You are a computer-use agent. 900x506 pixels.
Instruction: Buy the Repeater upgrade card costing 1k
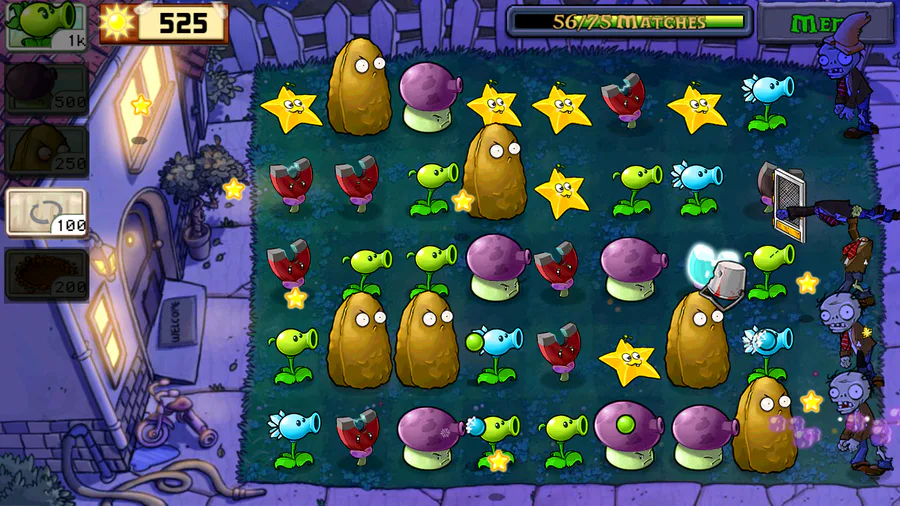click(x=46, y=26)
